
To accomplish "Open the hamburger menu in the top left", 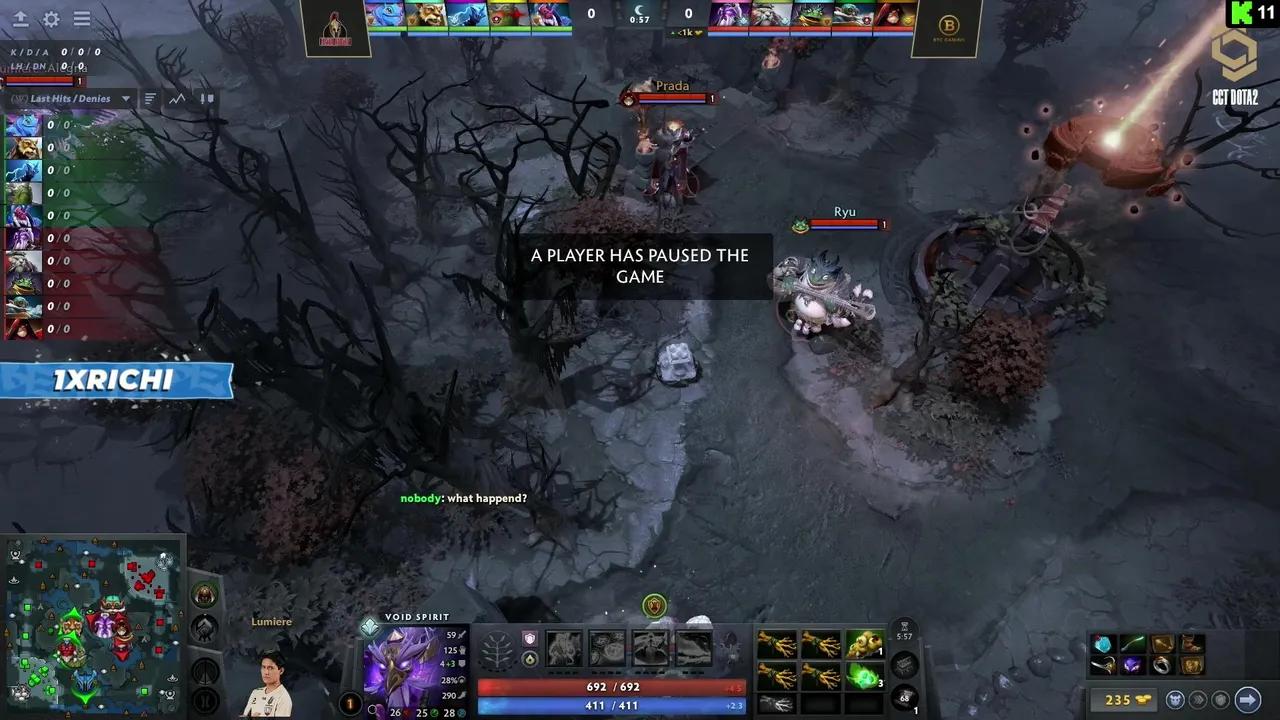I will point(81,19).
